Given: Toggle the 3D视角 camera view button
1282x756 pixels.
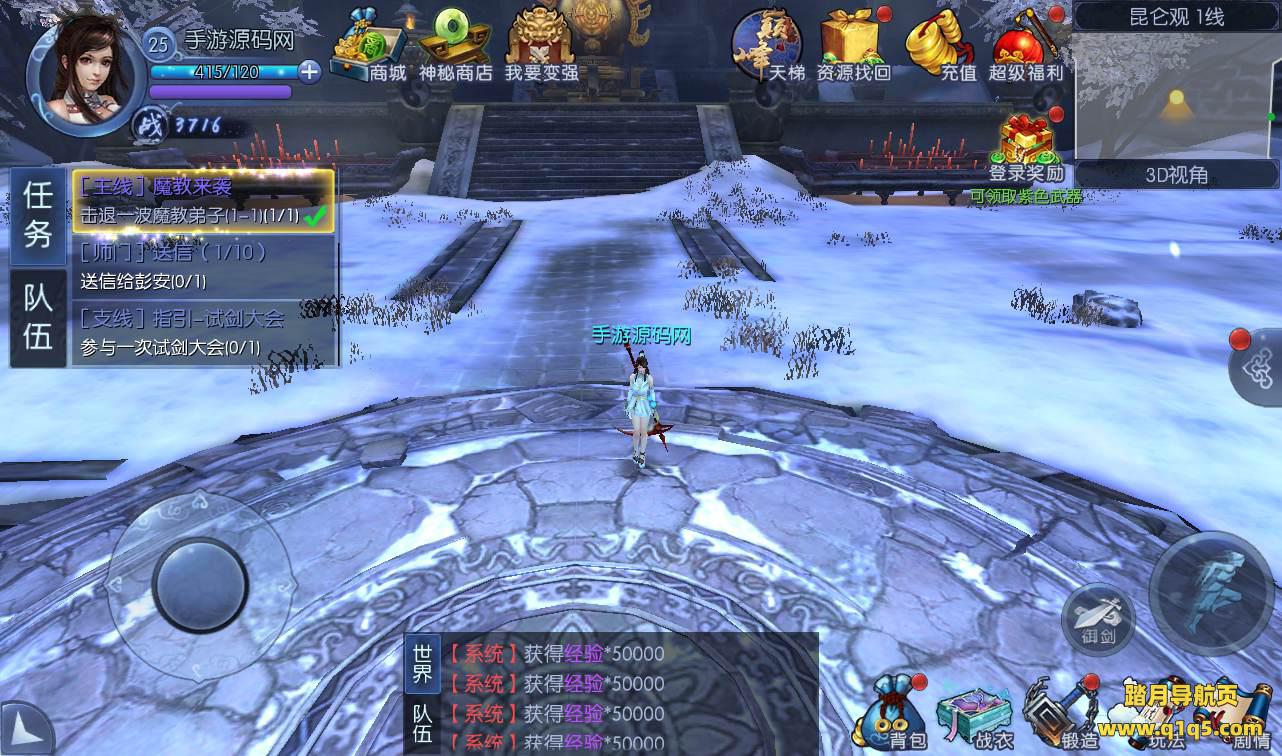Looking at the screenshot, I should coord(1176,175).
